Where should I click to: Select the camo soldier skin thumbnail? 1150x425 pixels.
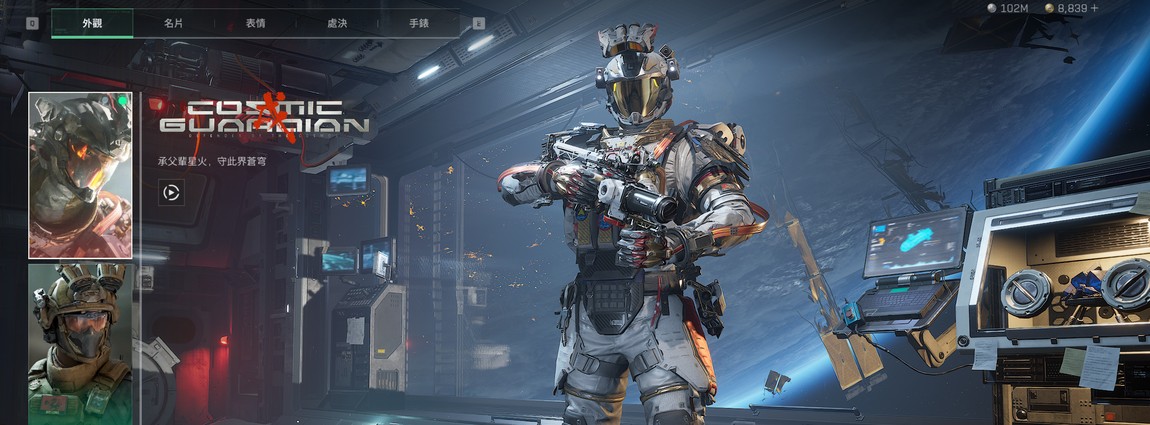(81, 343)
